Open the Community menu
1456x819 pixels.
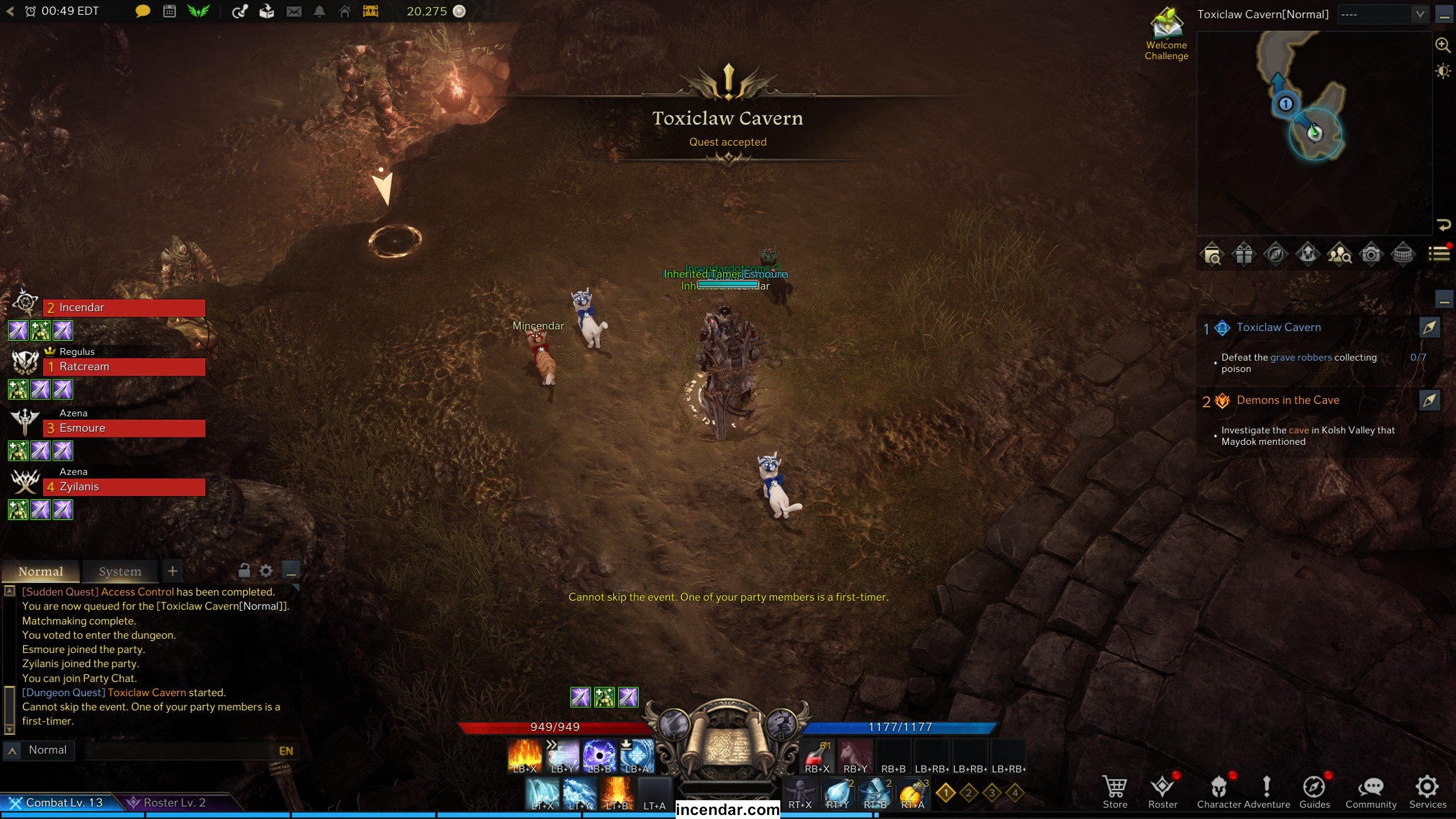pos(1371,791)
